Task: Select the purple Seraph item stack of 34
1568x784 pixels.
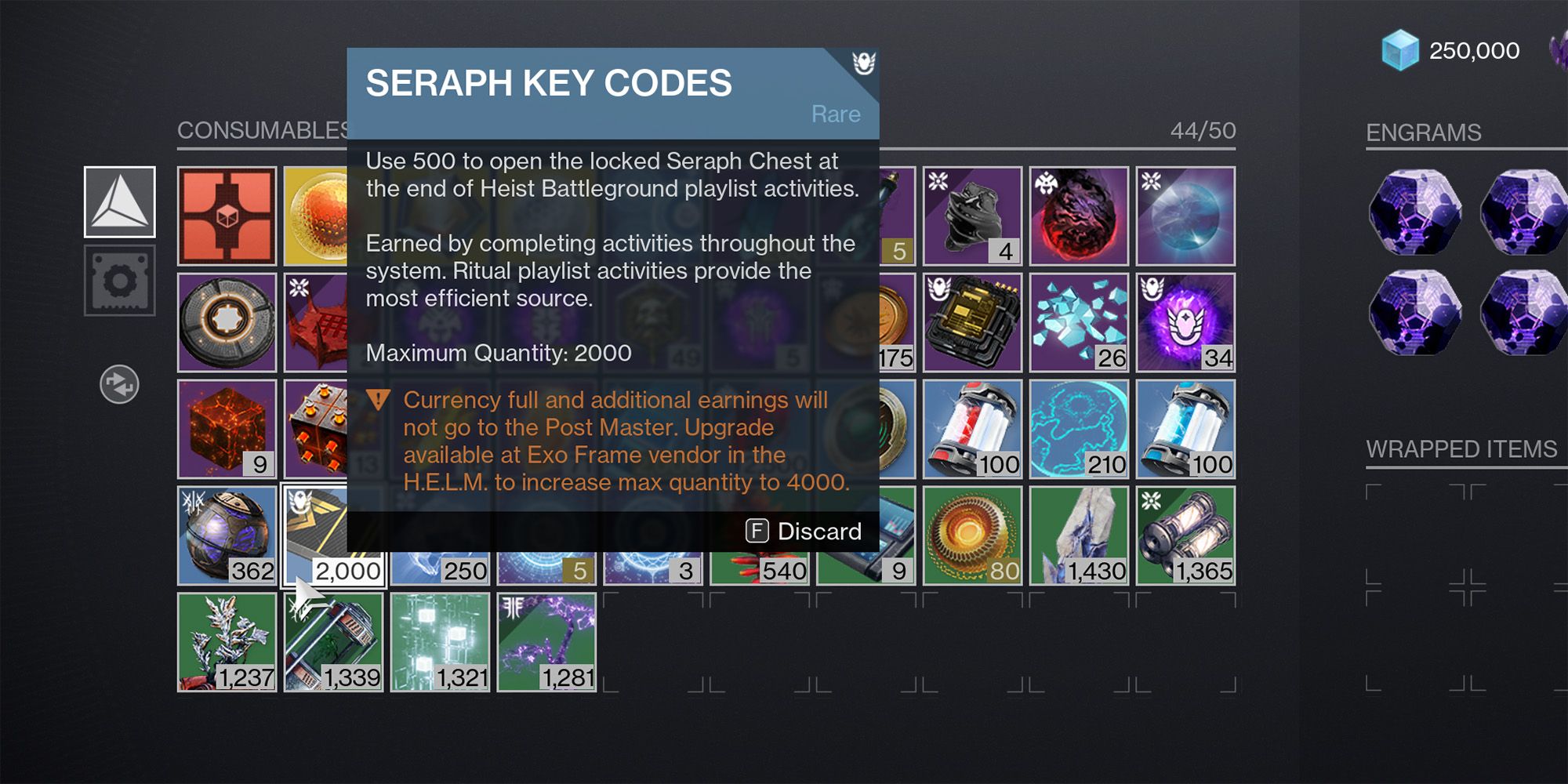Action: pos(1185,323)
